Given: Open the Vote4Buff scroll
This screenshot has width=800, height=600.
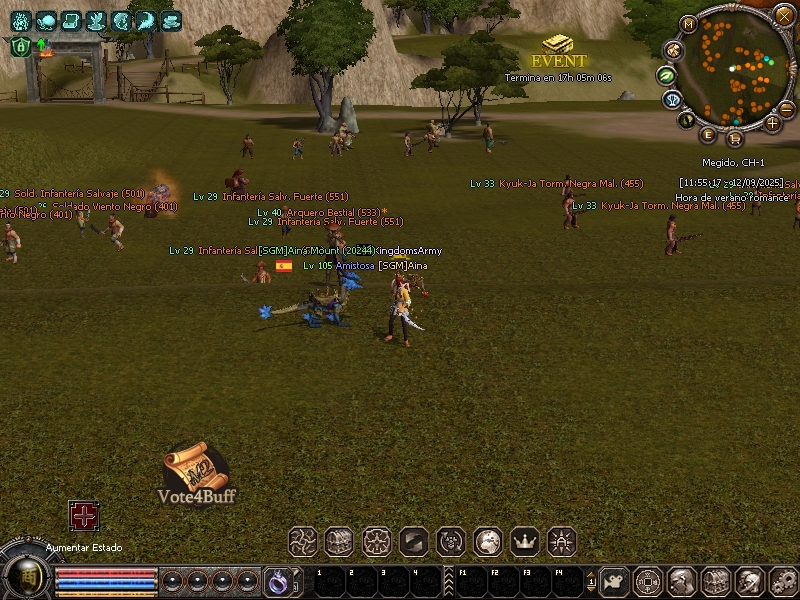Looking at the screenshot, I should point(196,473).
